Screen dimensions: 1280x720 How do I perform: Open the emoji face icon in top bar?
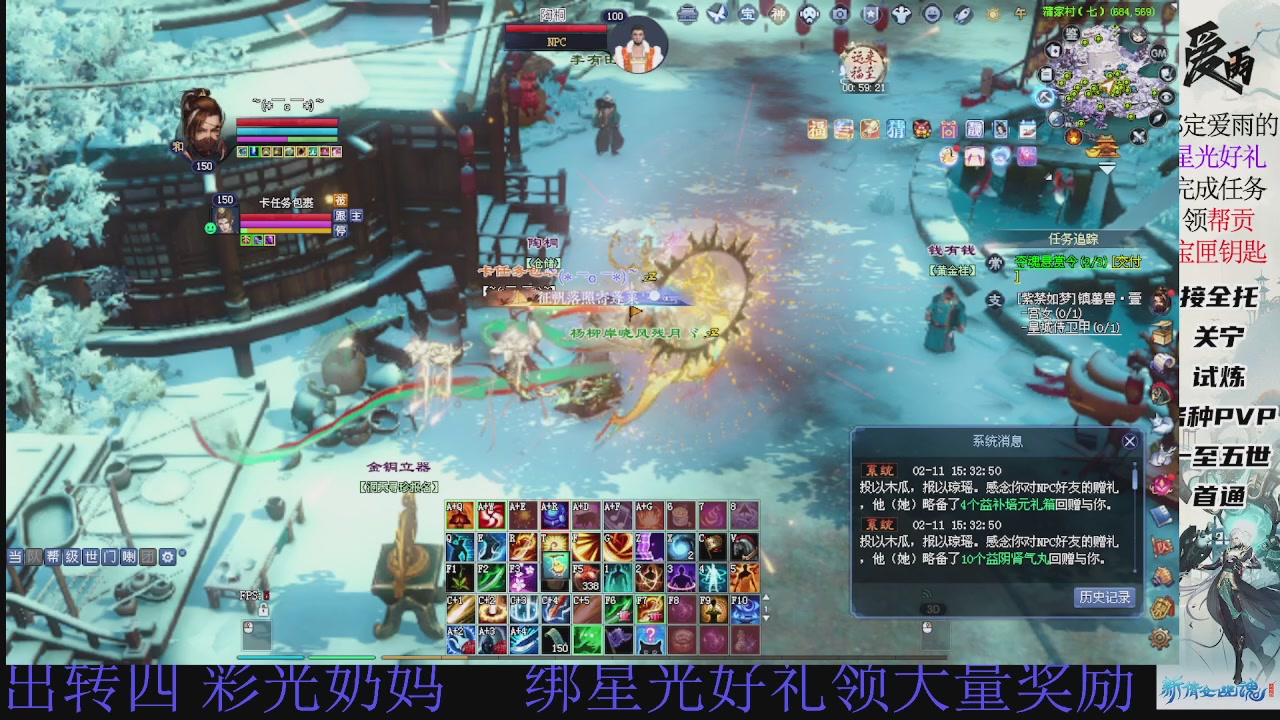pyautogui.click(x=933, y=14)
